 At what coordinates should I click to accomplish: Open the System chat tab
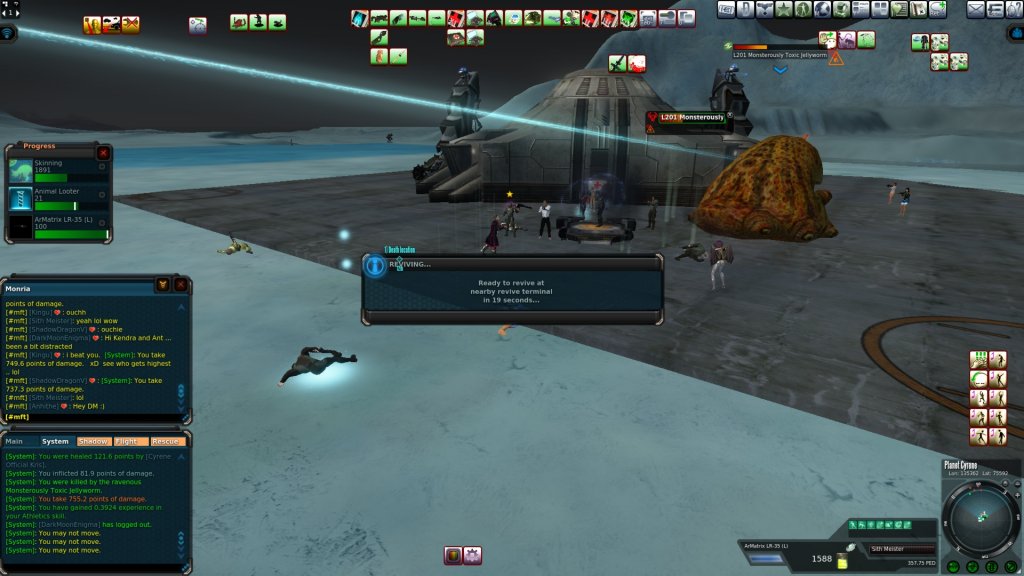[x=55, y=441]
